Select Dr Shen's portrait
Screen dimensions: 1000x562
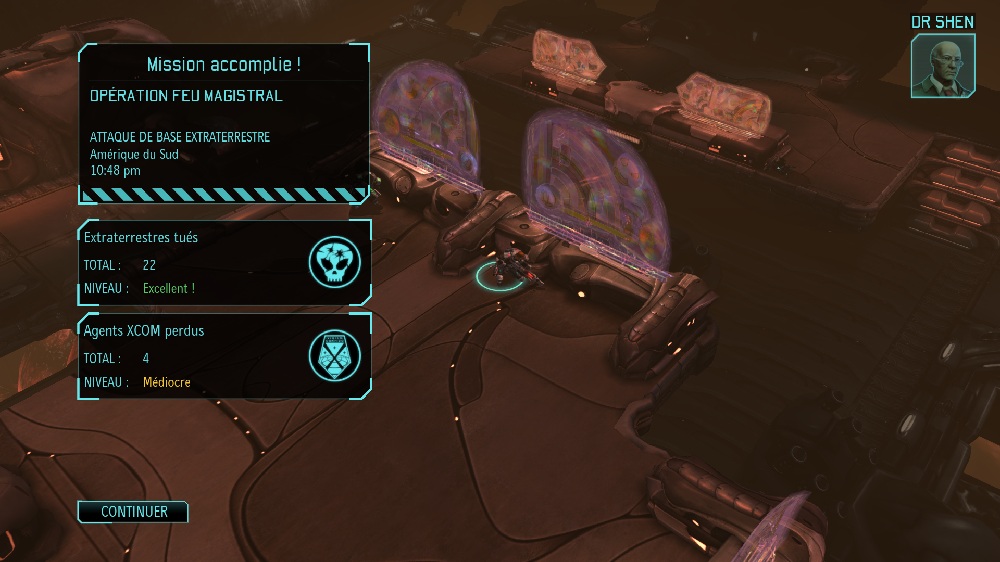click(942, 66)
